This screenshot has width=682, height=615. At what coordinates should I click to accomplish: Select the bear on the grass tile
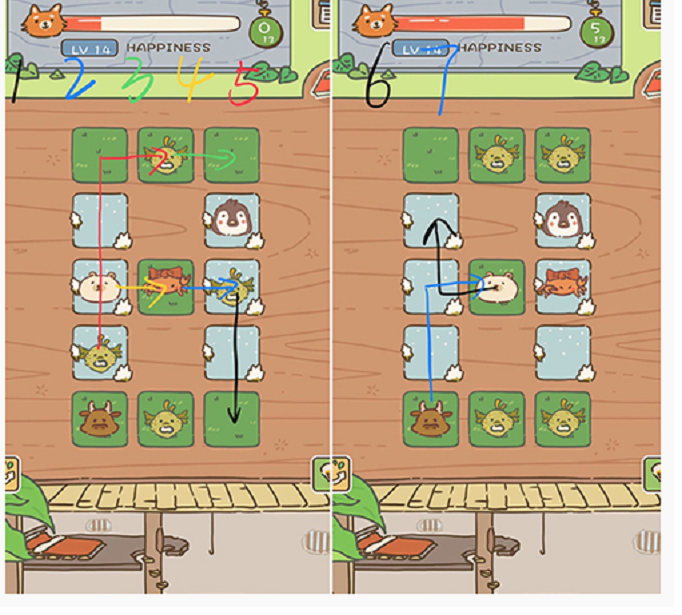pos(497,287)
